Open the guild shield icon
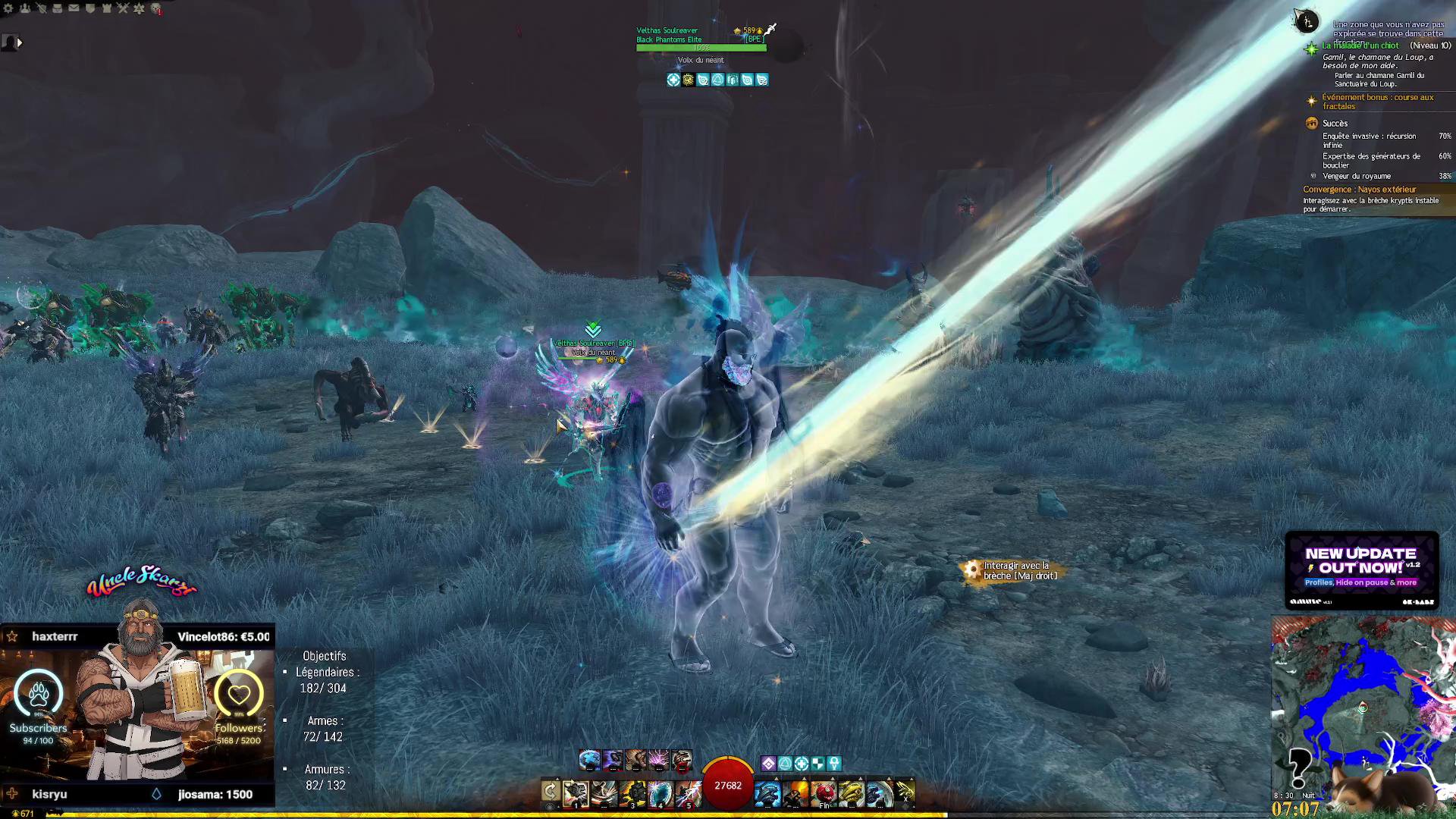This screenshot has width=1456, height=819. [x=90, y=8]
